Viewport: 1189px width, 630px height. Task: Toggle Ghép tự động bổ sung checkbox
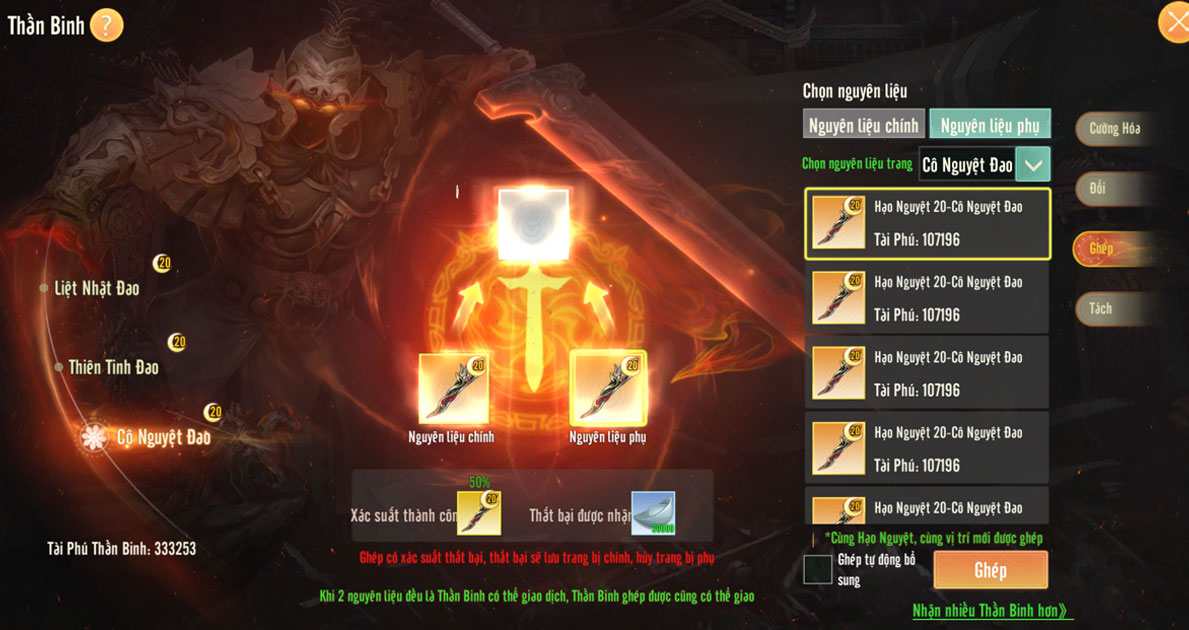(818, 570)
